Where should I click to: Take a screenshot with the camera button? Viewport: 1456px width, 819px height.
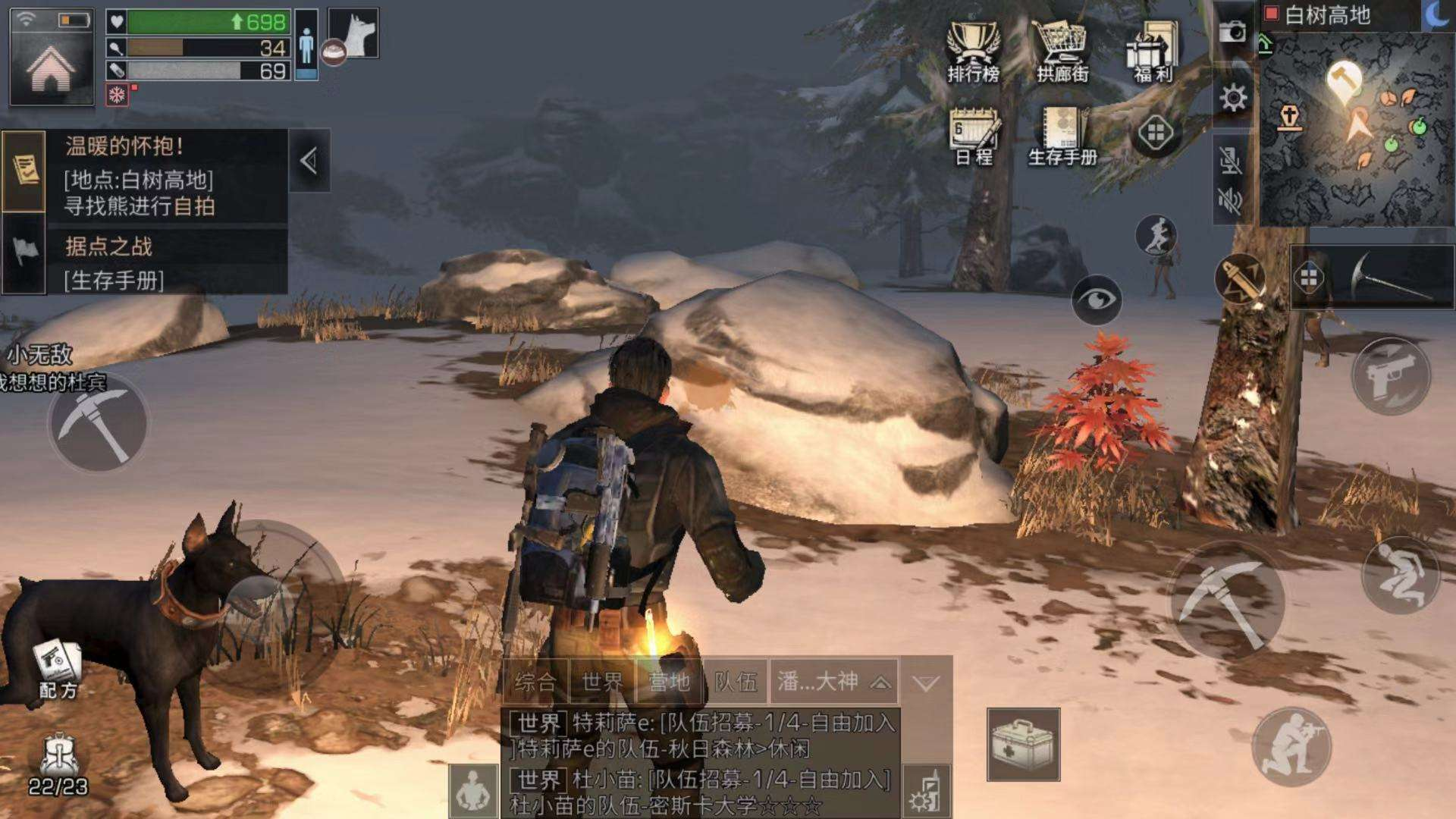point(1233,32)
